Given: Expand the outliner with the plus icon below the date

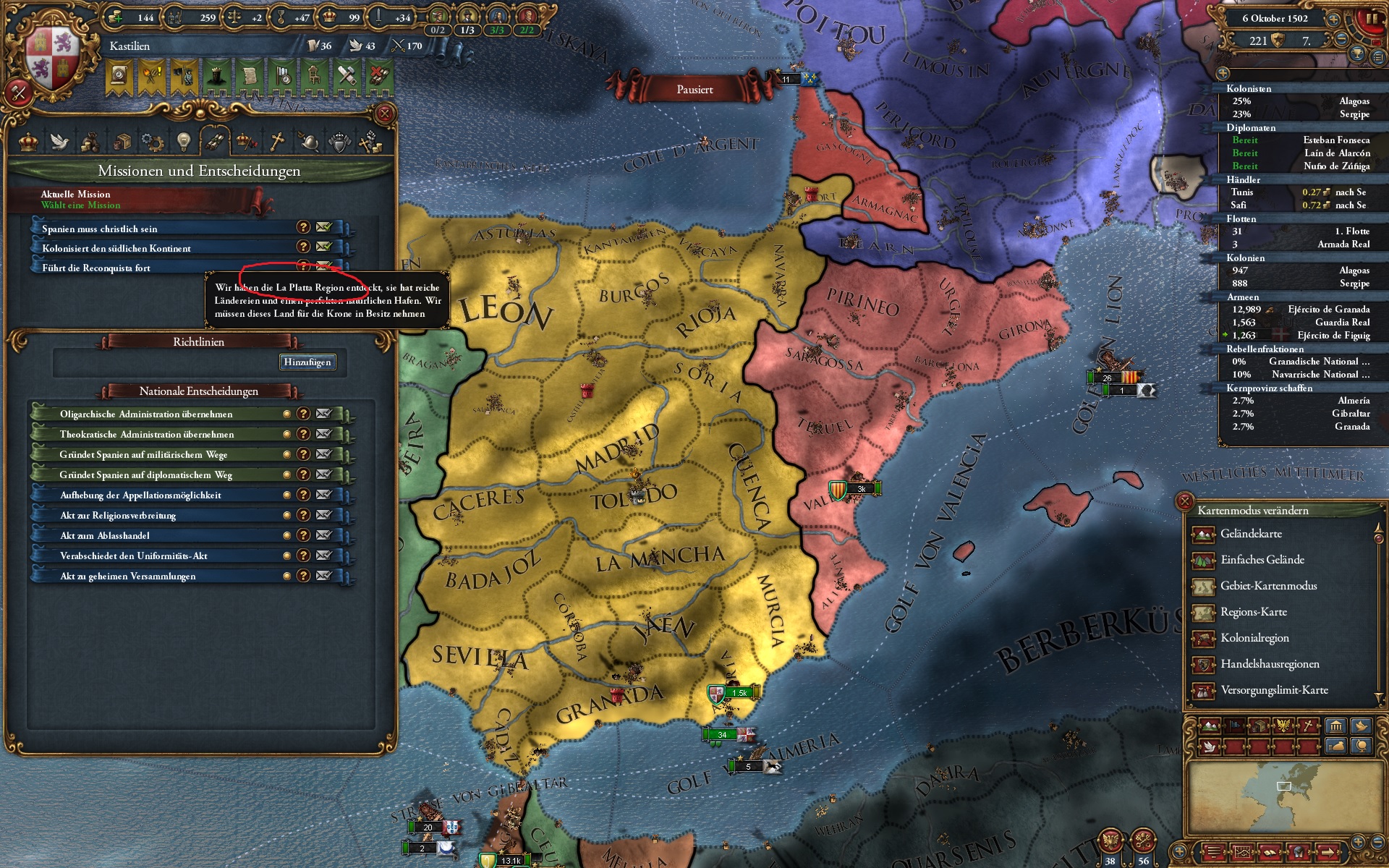Looking at the screenshot, I should pos(1223,74).
